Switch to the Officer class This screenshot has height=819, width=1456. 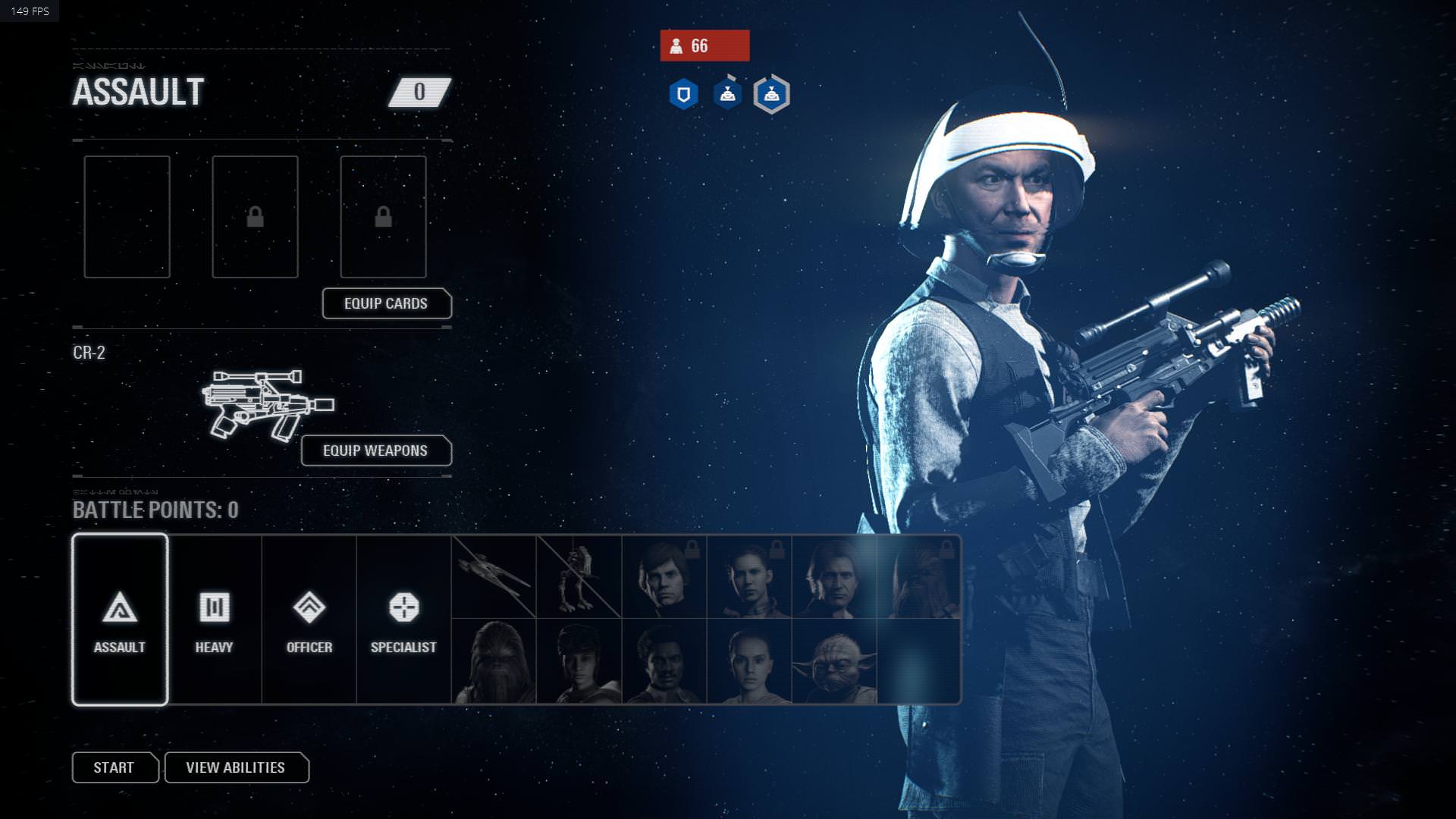pos(309,620)
